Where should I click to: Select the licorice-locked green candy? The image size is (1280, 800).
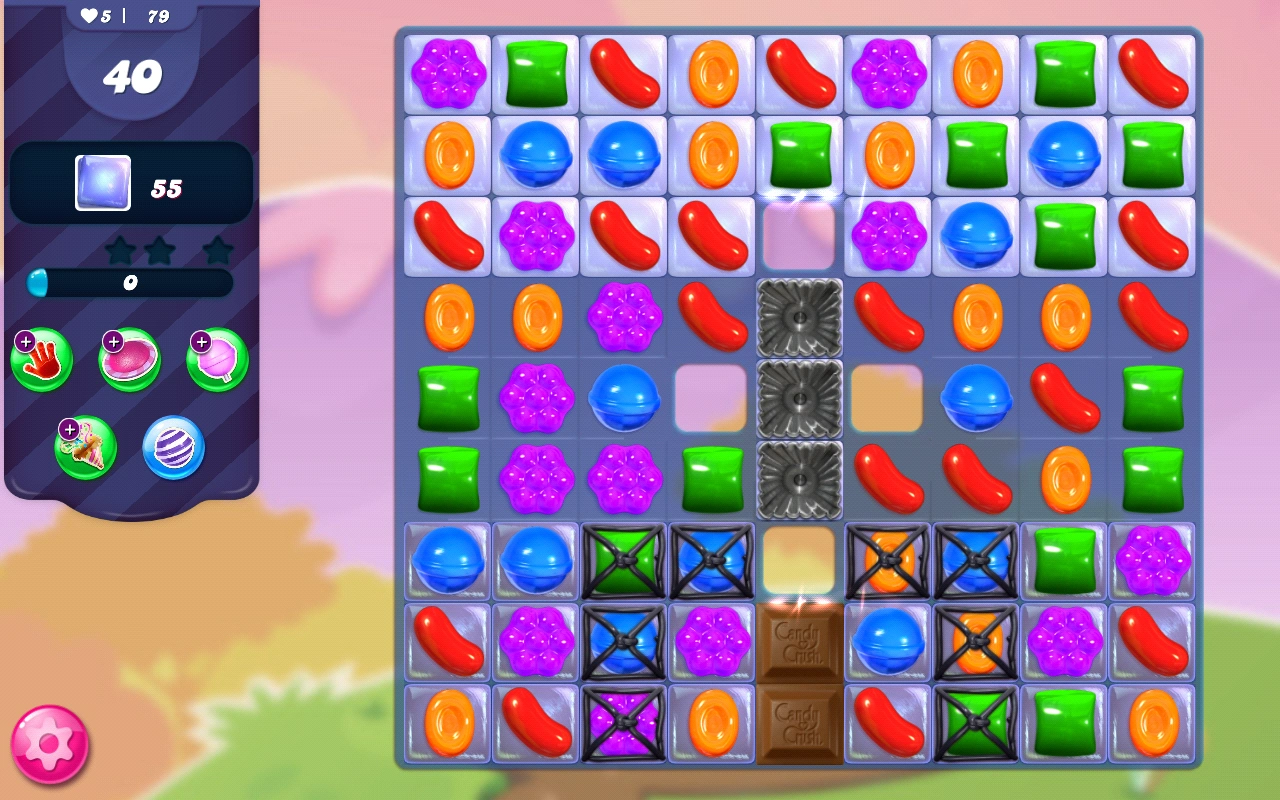coord(623,560)
